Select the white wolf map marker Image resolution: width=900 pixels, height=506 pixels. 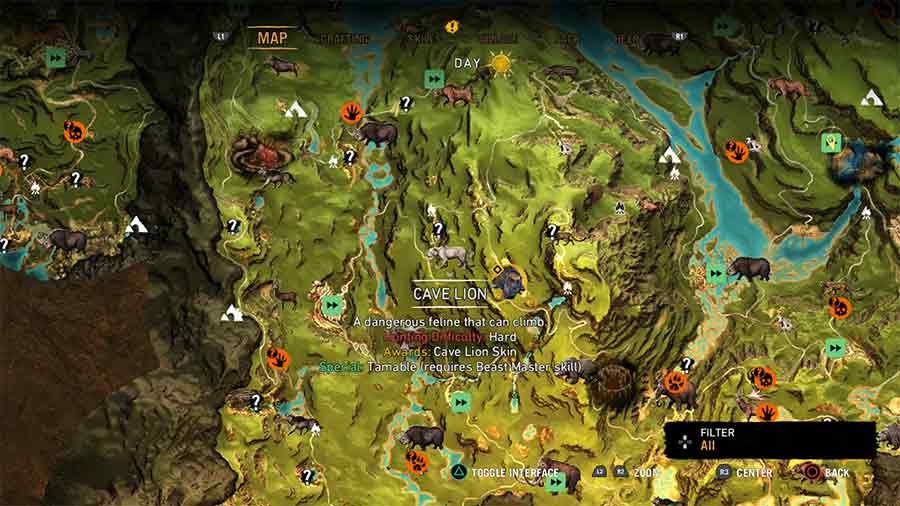point(447,255)
